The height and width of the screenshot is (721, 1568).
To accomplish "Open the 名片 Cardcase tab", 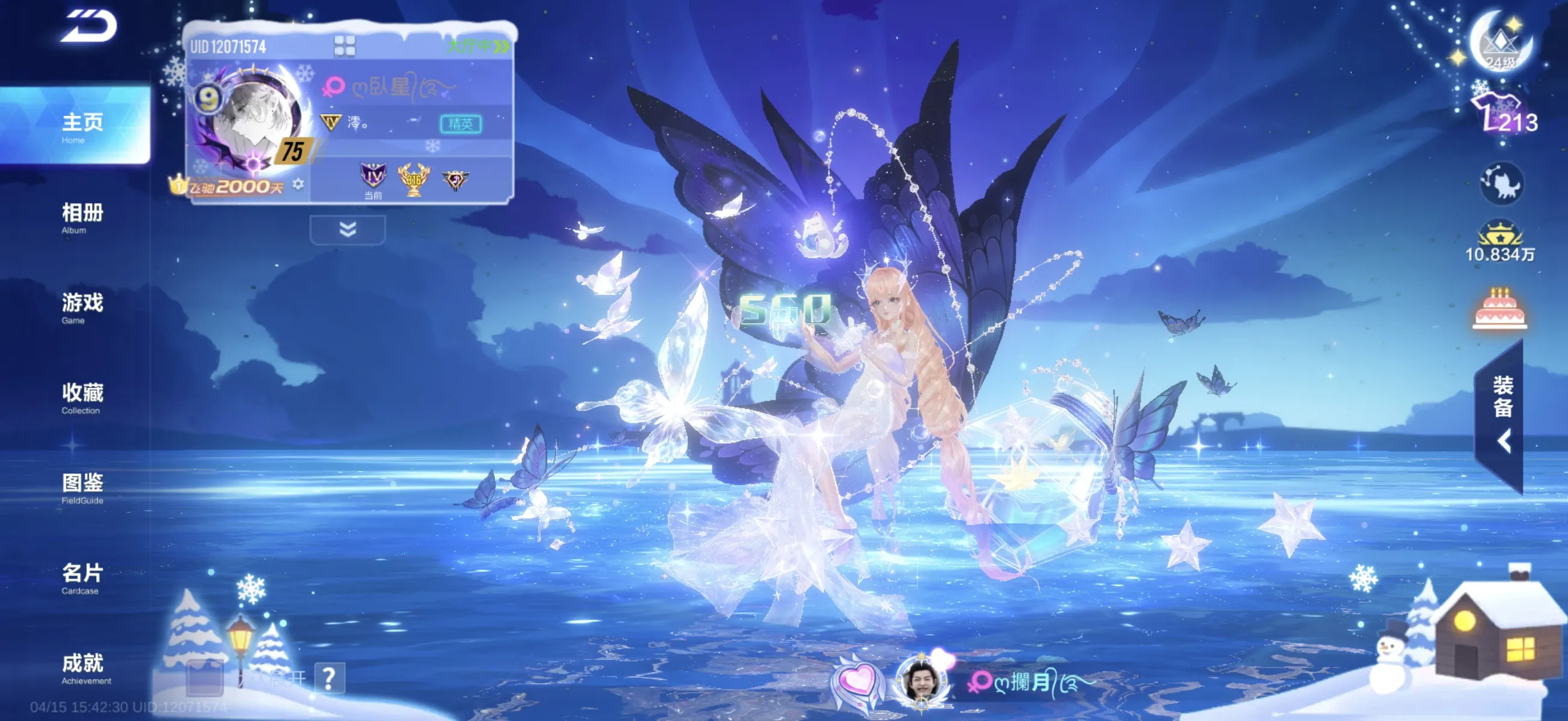I will (x=82, y=577).
